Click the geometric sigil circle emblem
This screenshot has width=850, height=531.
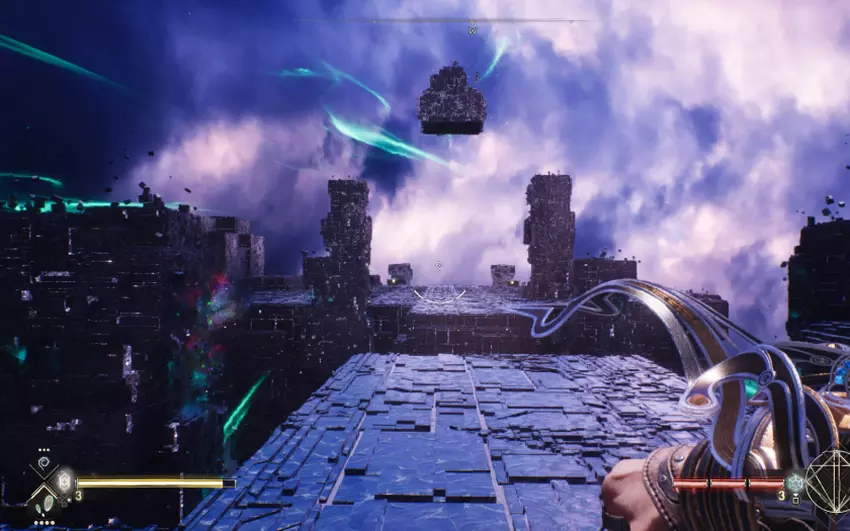point(828,482)
